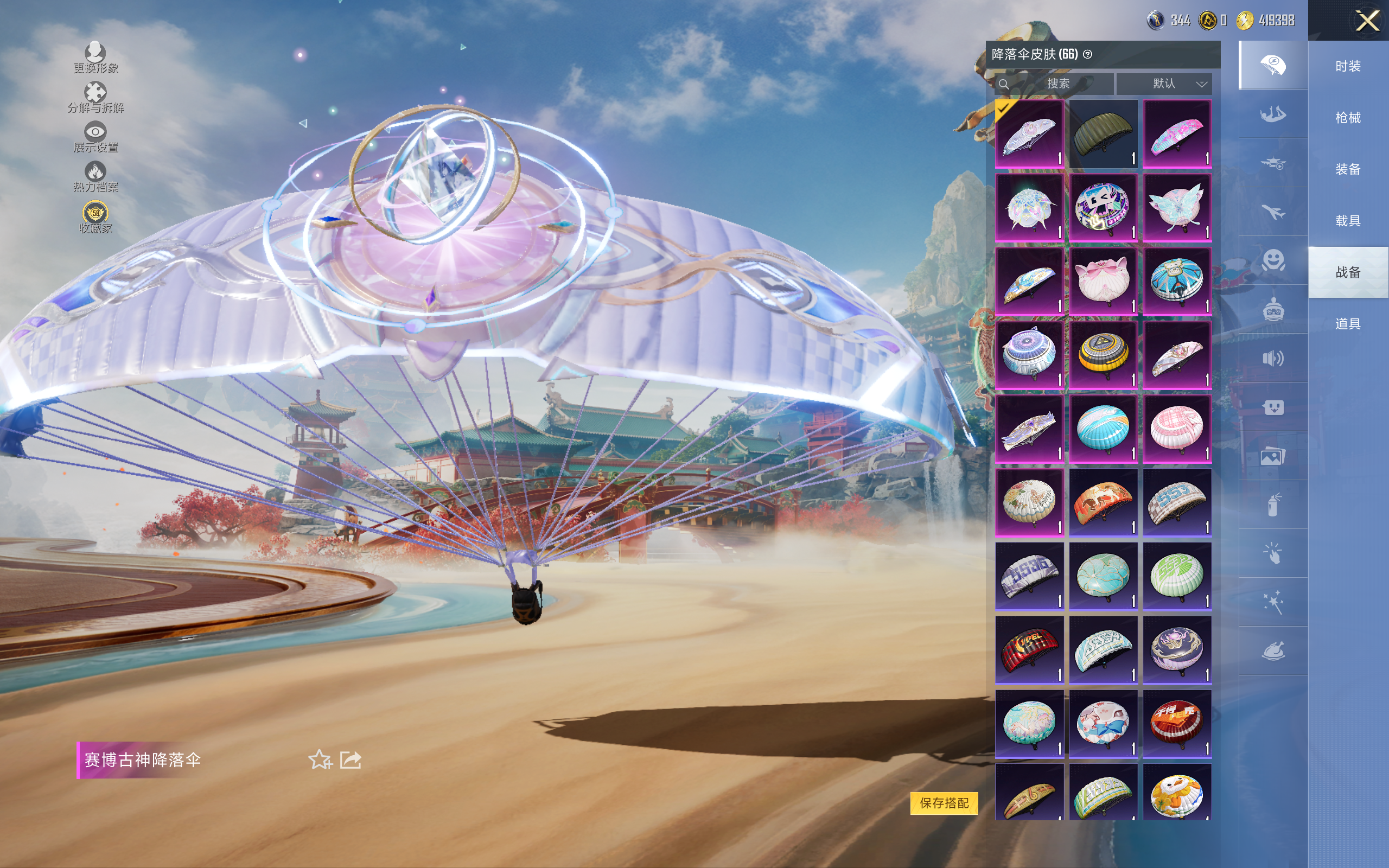Screen dimensions: 1389x868
Task: Pick the pink plaid parachute skin
Action: [1177, 428]
